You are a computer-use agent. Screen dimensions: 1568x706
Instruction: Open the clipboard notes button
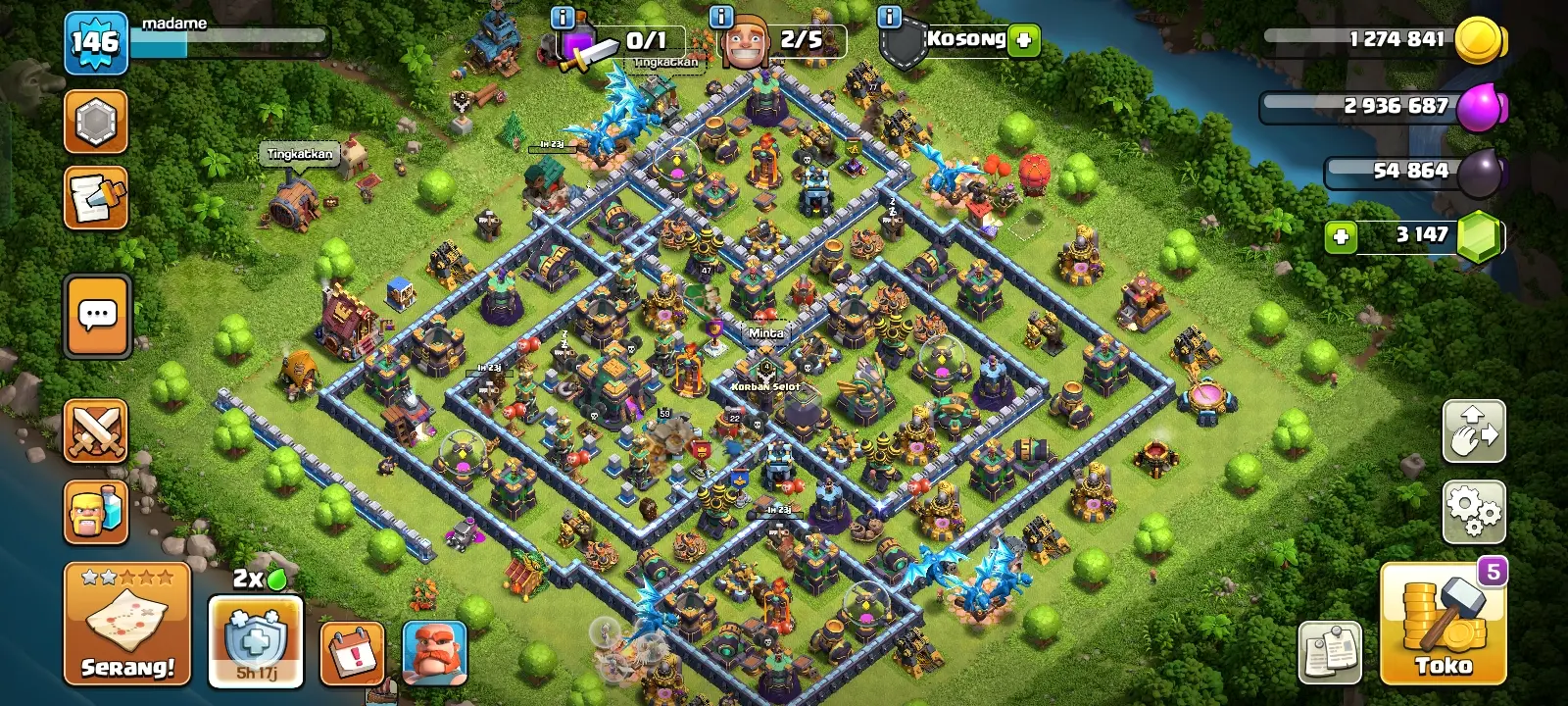point(1330,652)
